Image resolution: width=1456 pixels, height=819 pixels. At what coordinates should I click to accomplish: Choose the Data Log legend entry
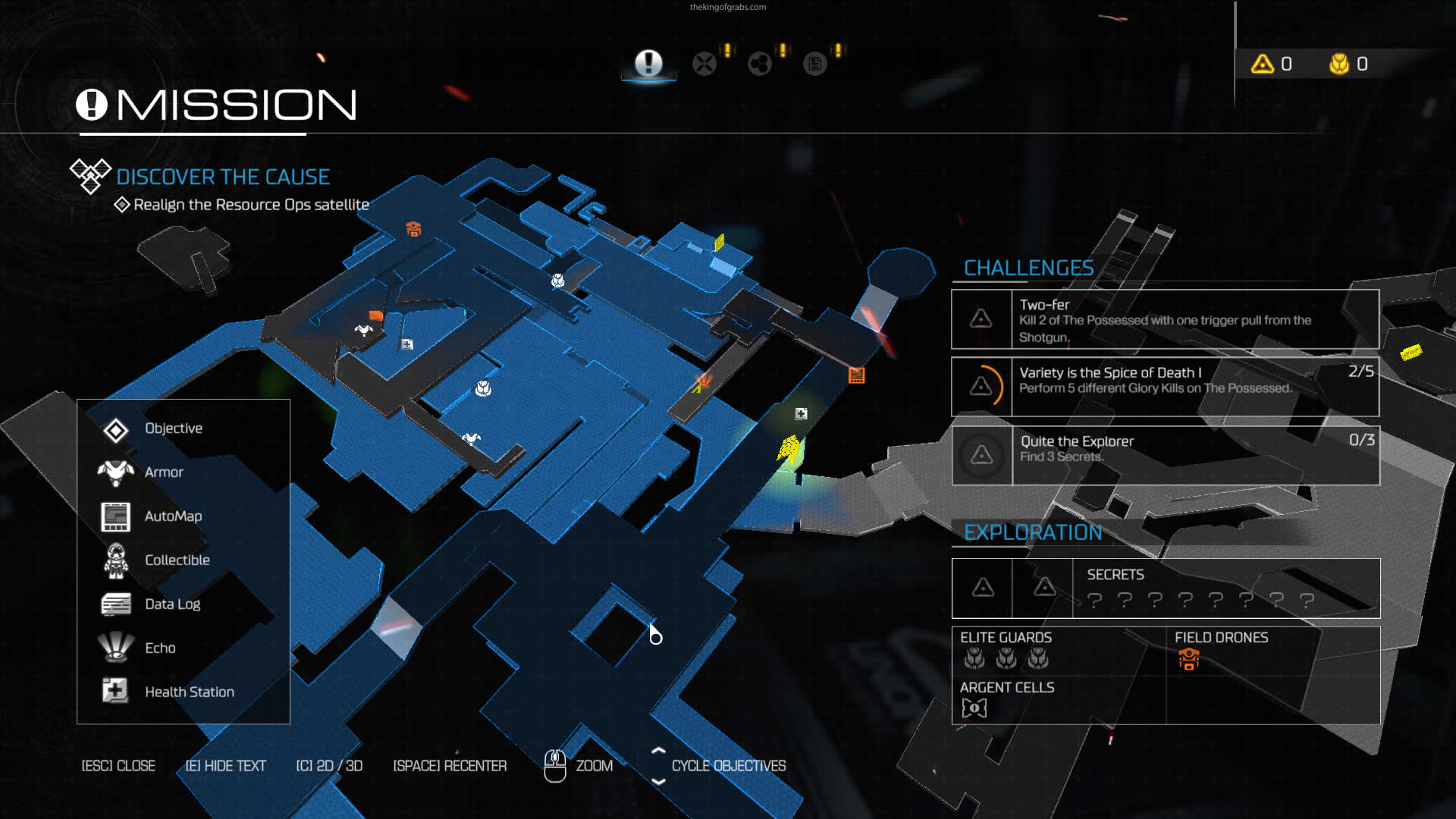[x=172, y=604]
